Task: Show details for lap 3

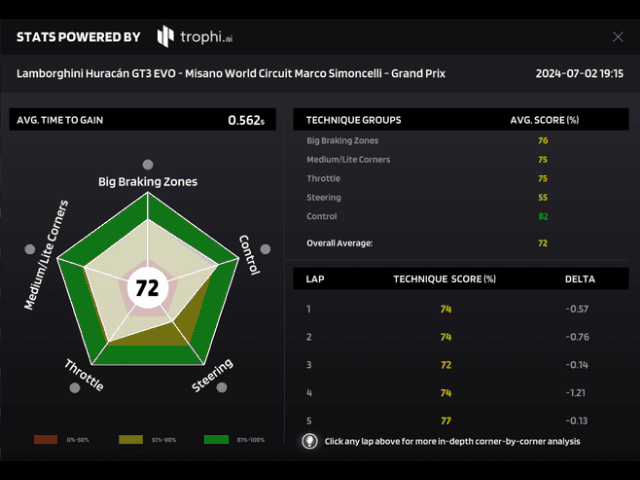Action: tap(445, 365)
